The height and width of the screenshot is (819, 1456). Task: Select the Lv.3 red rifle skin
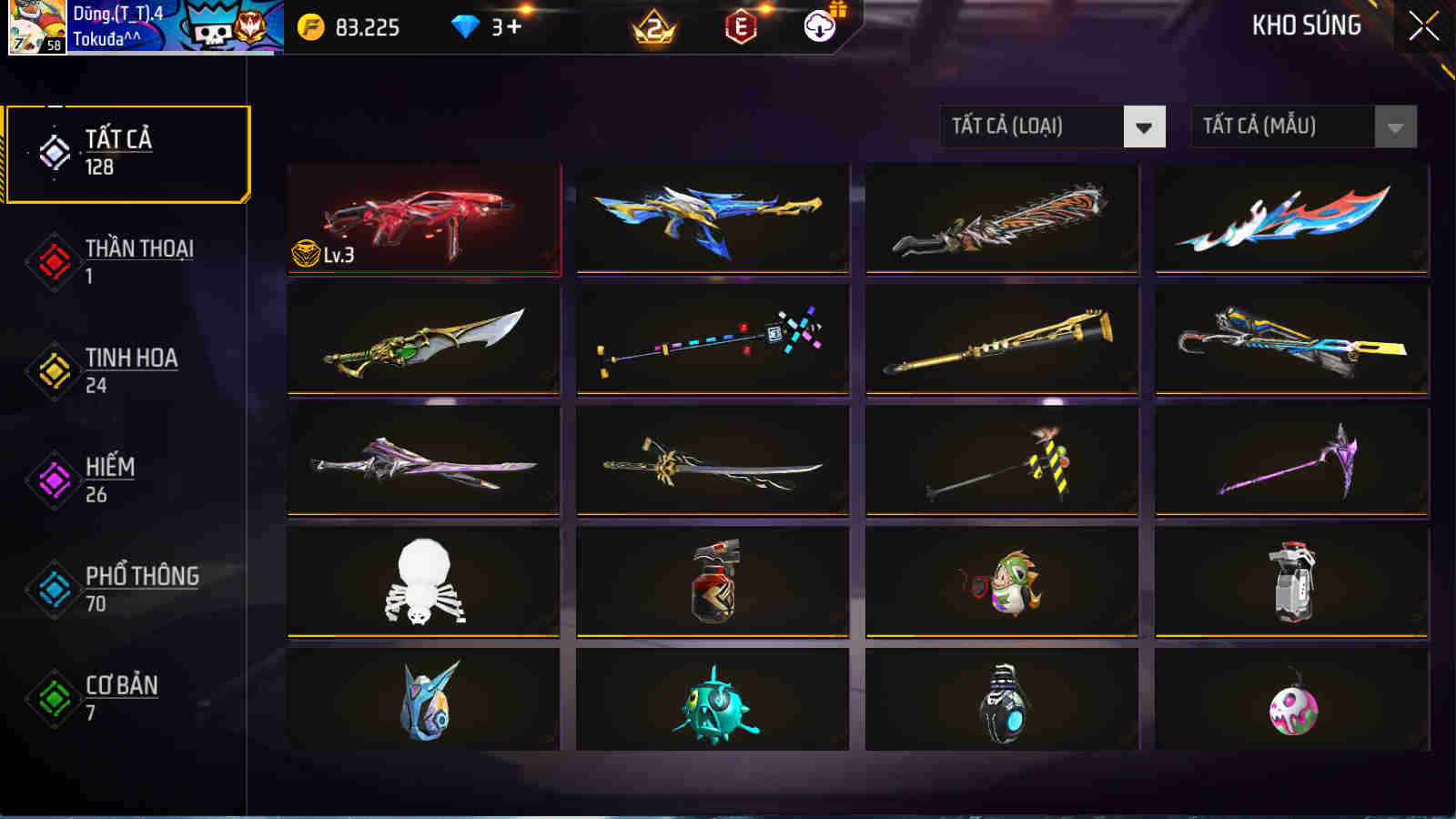click(x=422, y=218)
